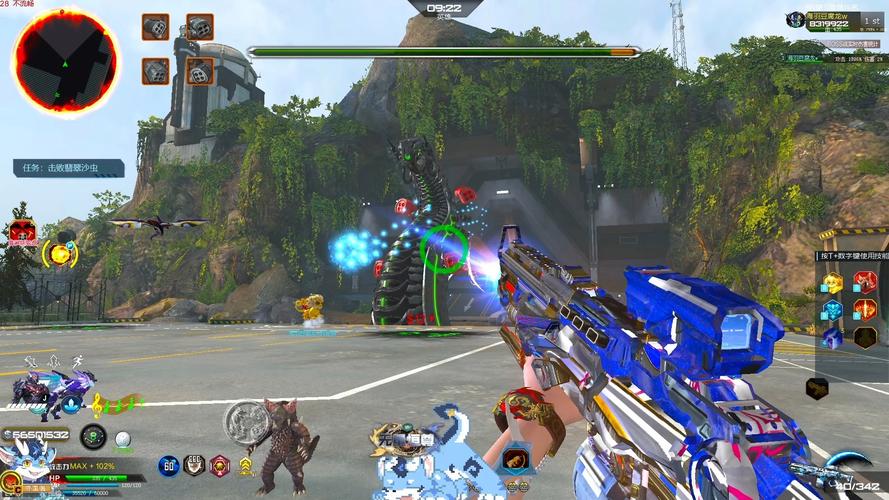Click the red skull warning icon
The width and height of the screenshot is (889, 500).
tap(22, 234)
